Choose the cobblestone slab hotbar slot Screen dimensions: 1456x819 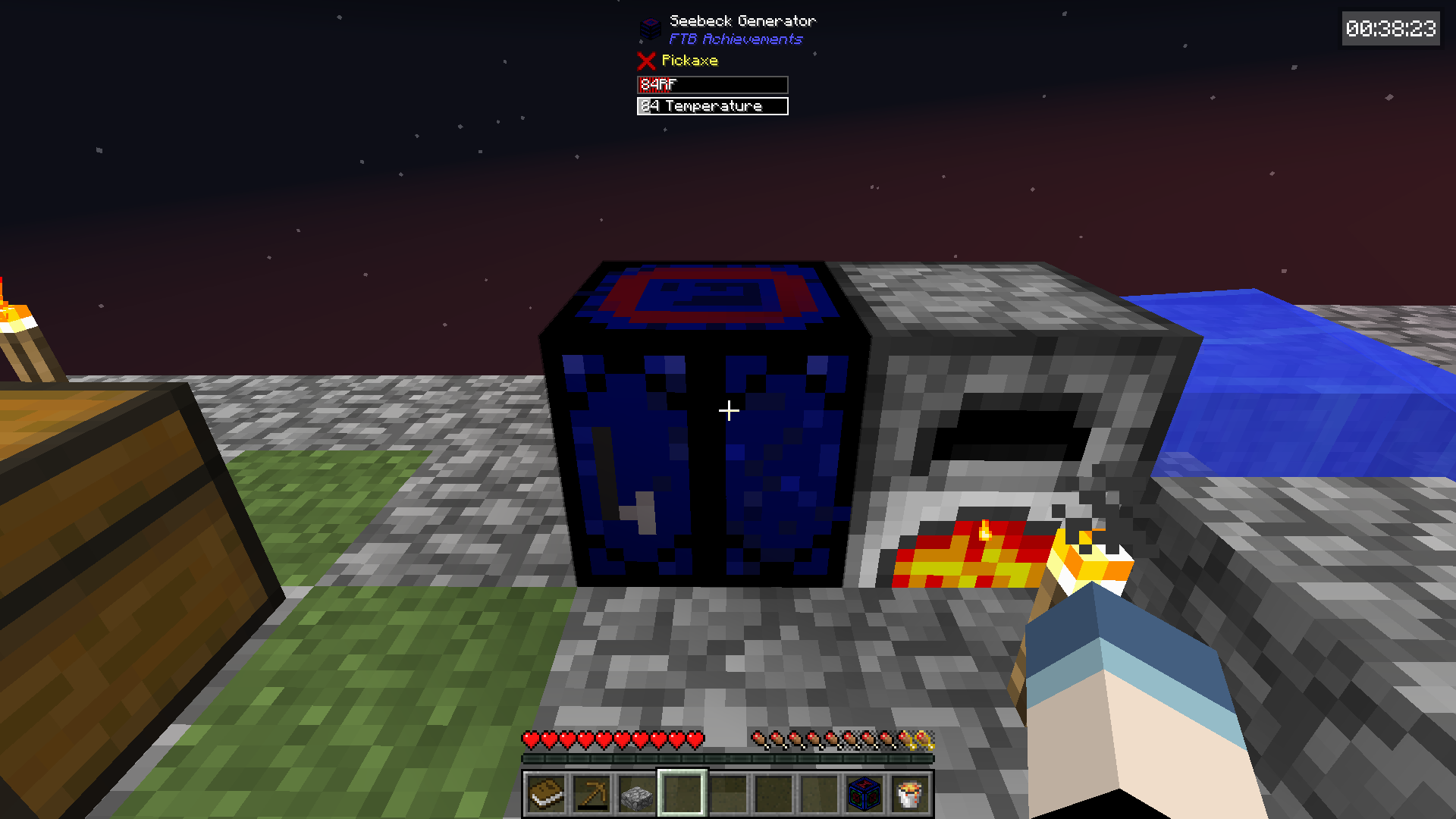637,795
